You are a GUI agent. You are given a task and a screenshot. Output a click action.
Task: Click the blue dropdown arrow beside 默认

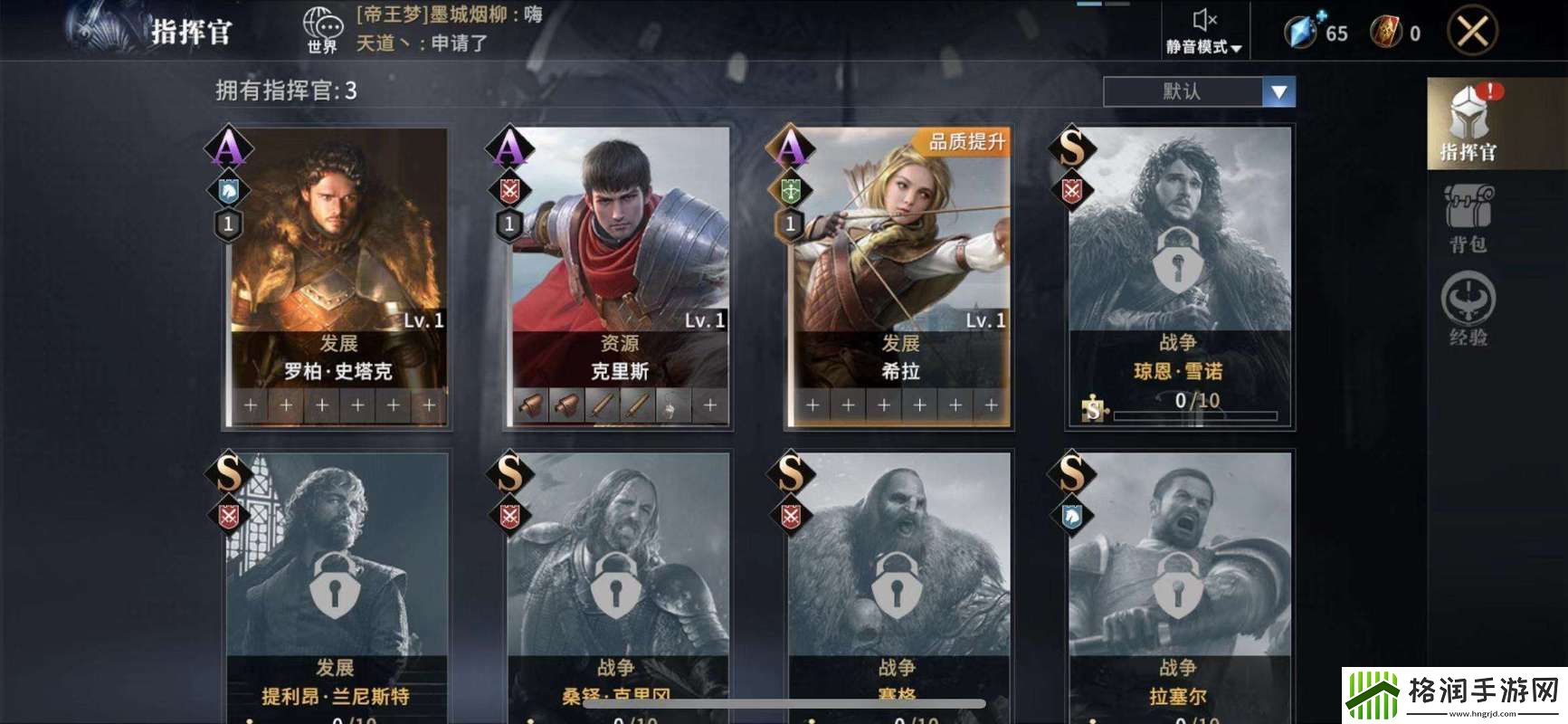pyautogui.click(x=1277, y=90)
